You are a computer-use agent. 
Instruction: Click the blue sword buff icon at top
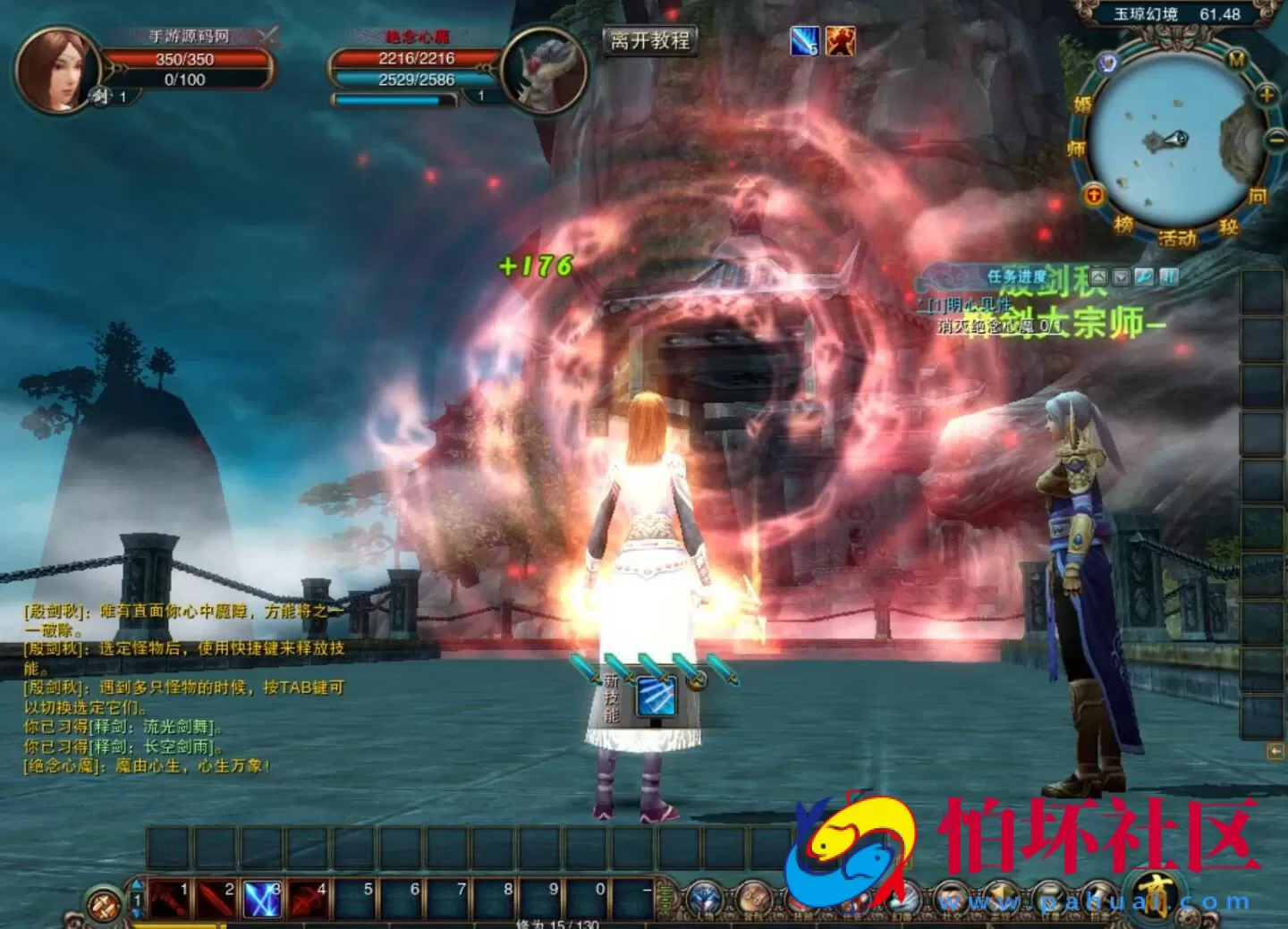click(x=803, y=38)
